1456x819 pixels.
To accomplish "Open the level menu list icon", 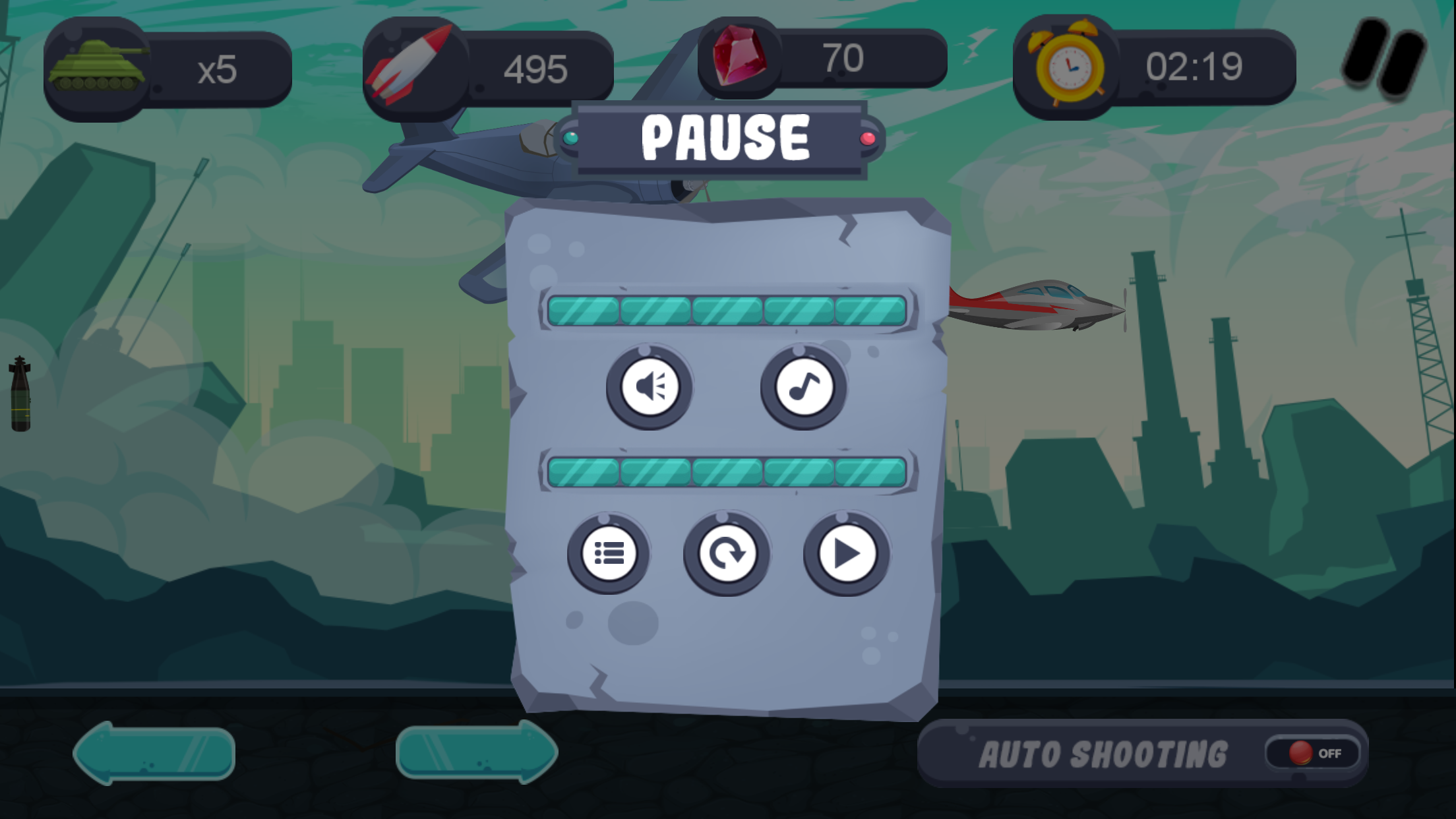I will 610,554.
